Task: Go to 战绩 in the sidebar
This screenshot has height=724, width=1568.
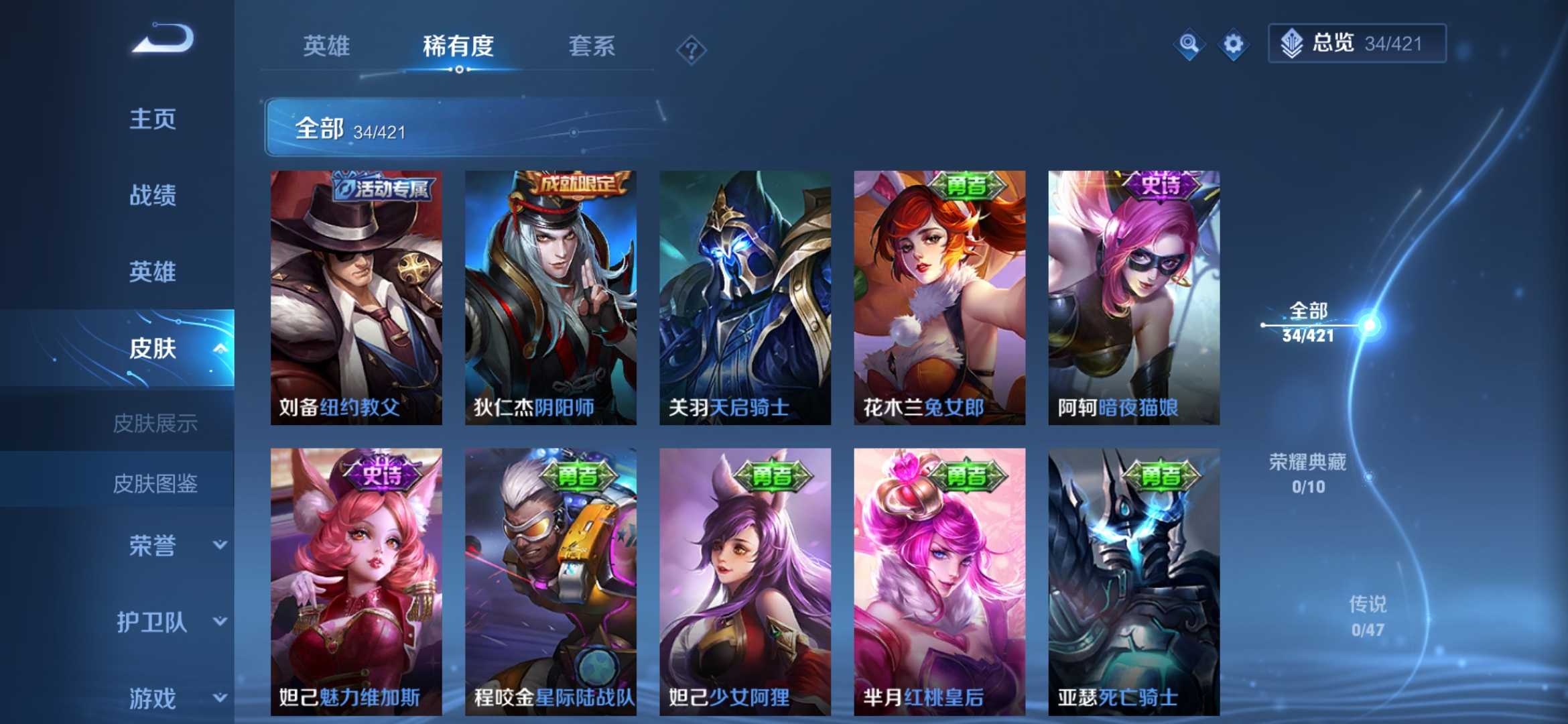Action: pos(154,196)
